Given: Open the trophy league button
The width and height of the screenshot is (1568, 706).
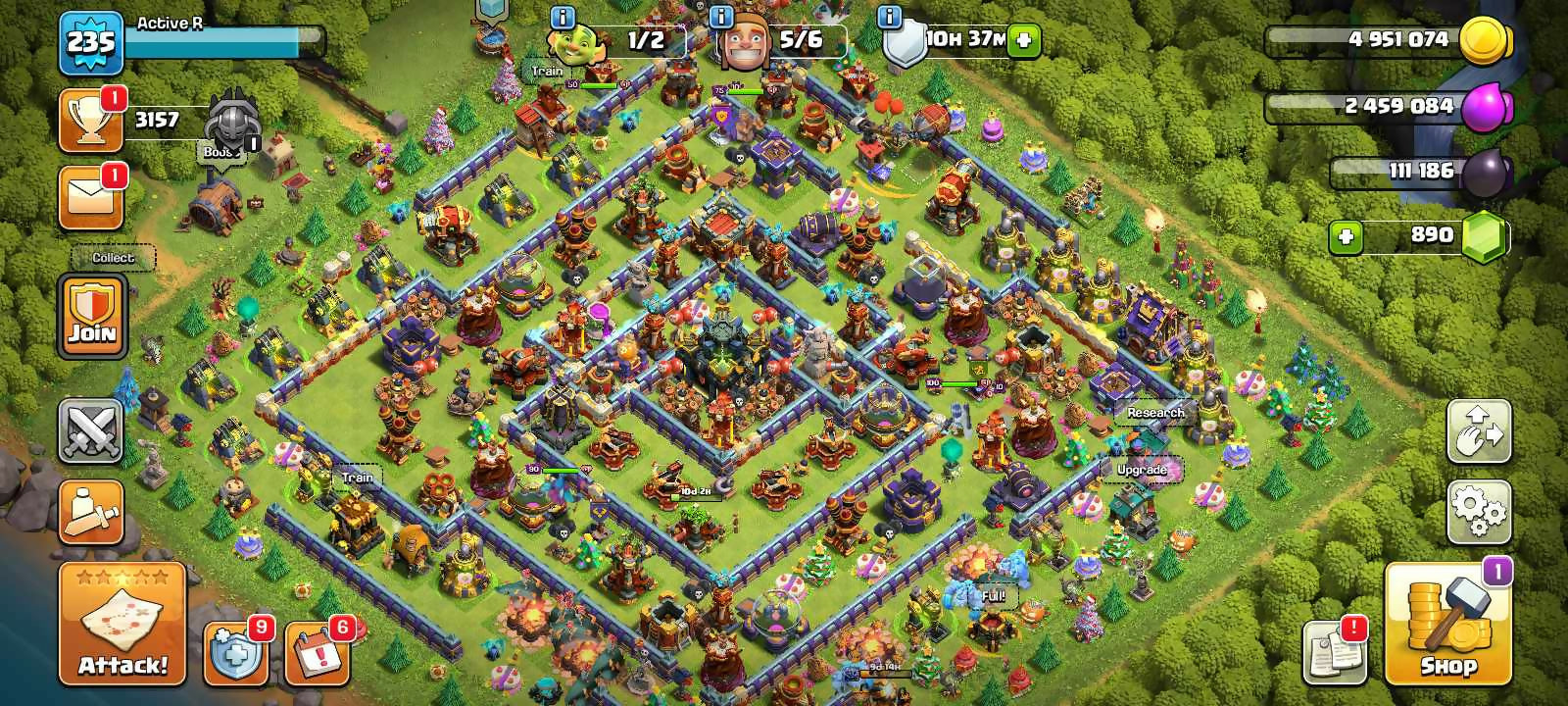Looking at the screenshot, I should (x=91, y=121).
